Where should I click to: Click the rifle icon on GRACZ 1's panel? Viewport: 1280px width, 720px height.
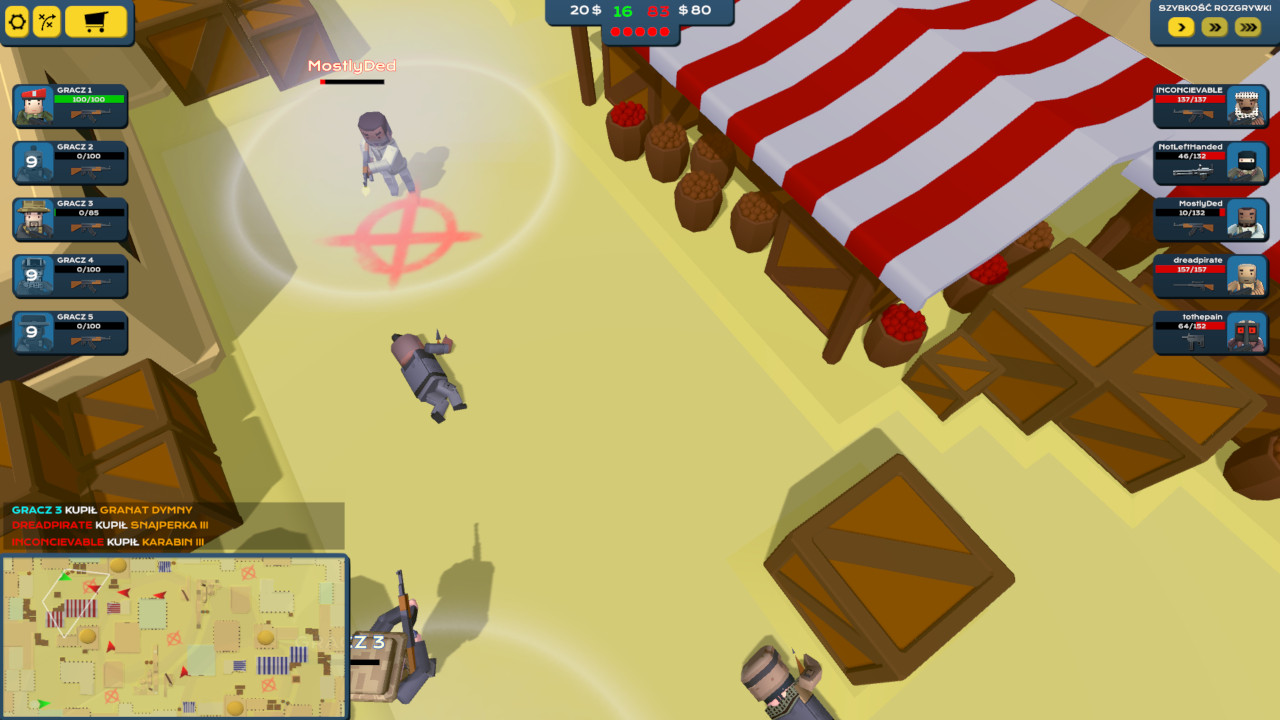coord(90,113)
